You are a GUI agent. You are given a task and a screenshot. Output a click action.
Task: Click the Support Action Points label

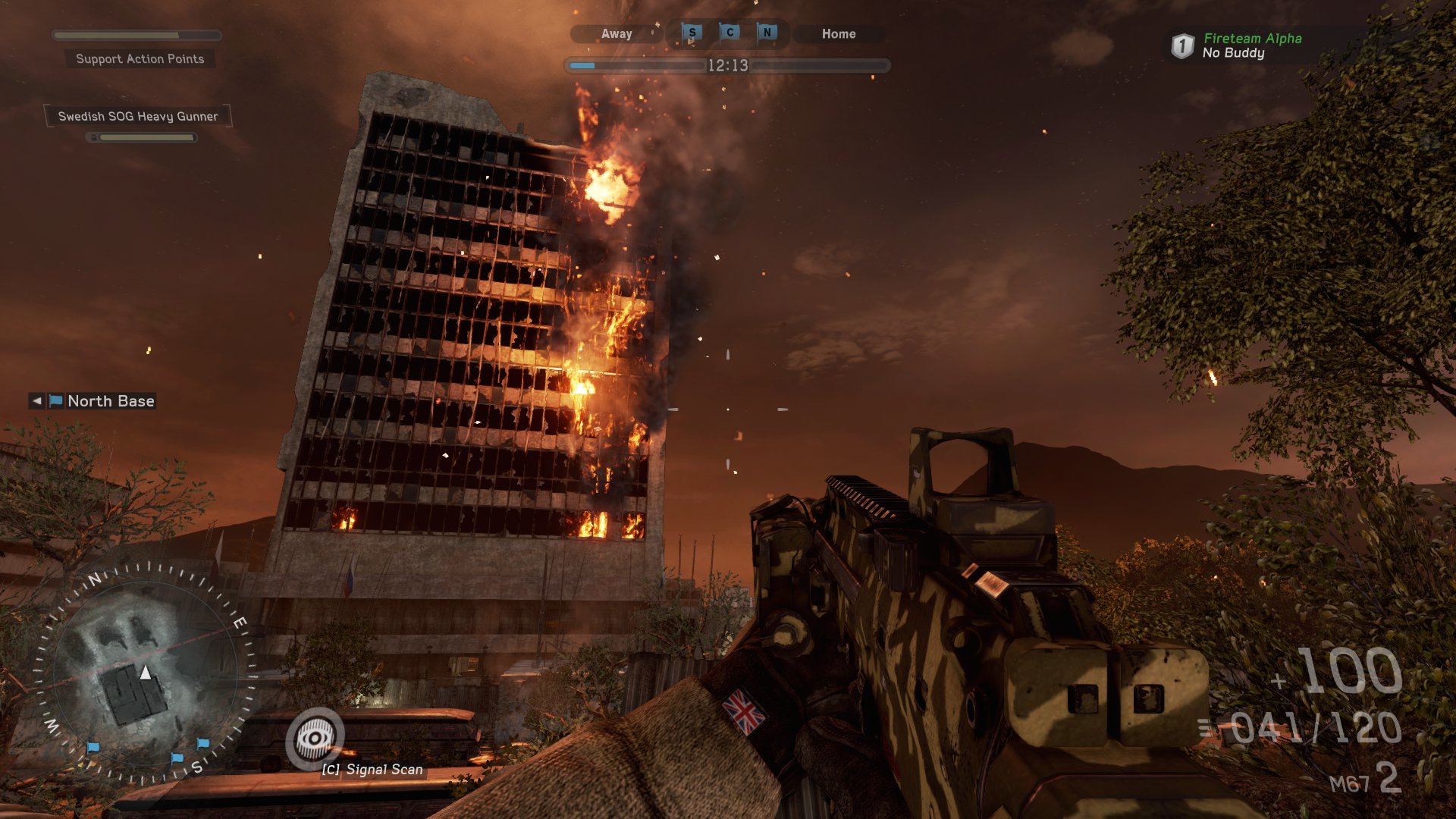(x=140, y=59)
